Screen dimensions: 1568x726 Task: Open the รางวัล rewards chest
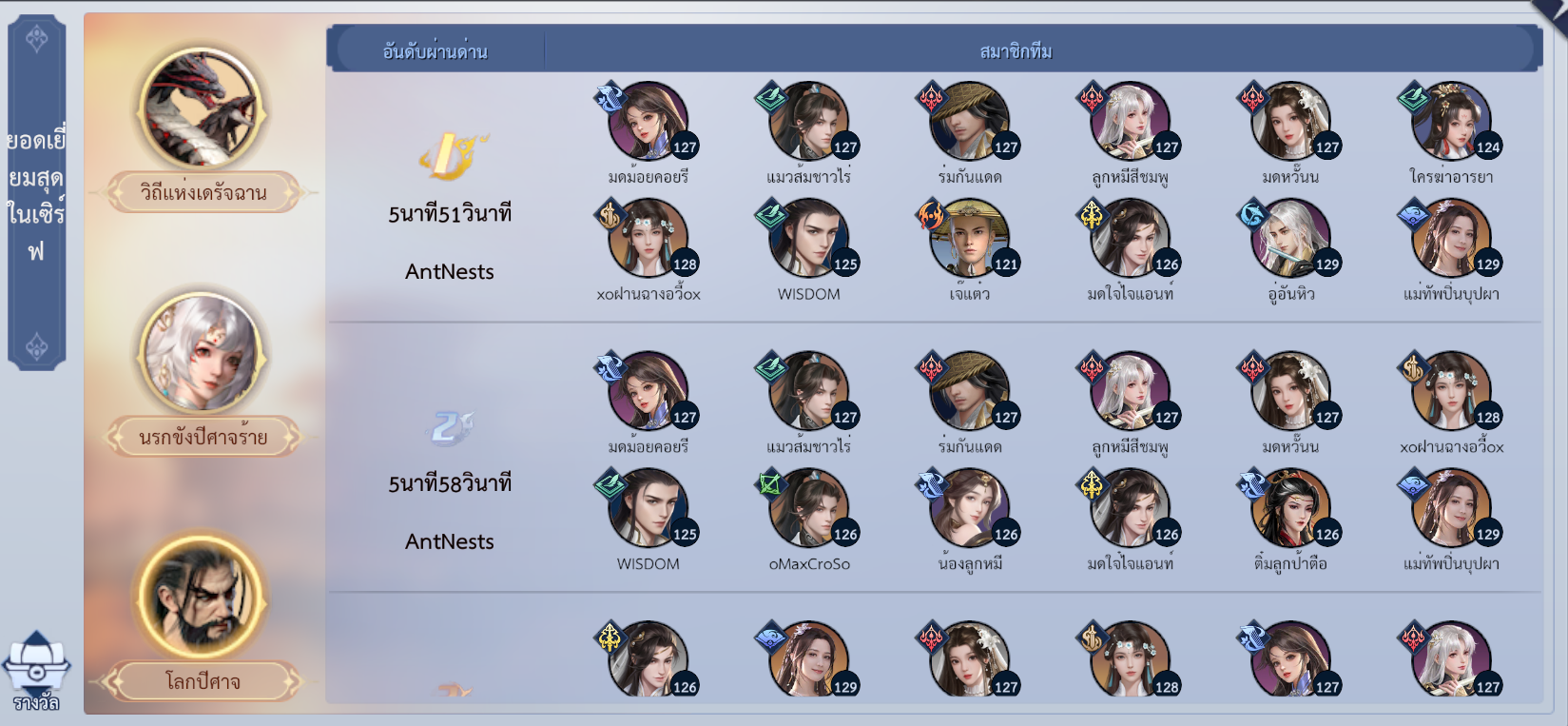coord(36,671)
